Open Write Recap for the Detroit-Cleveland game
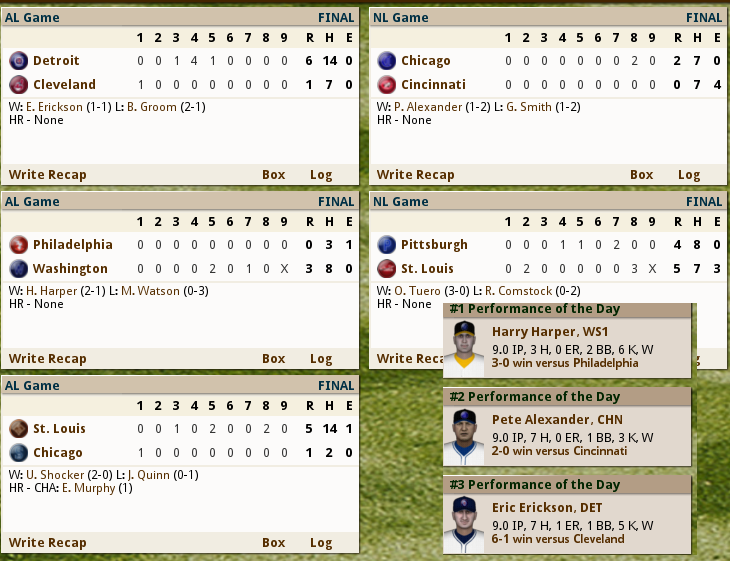Image resolution: width=730 pixels, height=561 pixels. [48, 174]
